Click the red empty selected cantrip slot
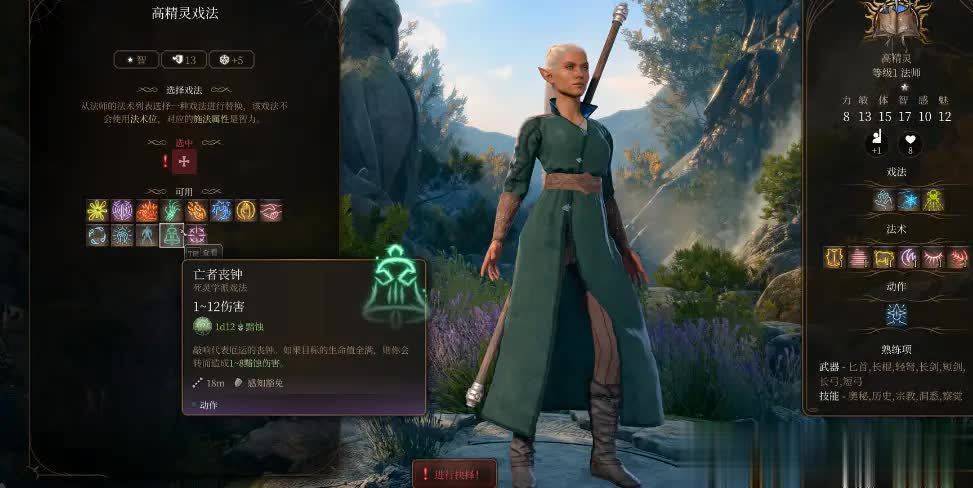This screenshot has height=488, width=973. (184, 162)
